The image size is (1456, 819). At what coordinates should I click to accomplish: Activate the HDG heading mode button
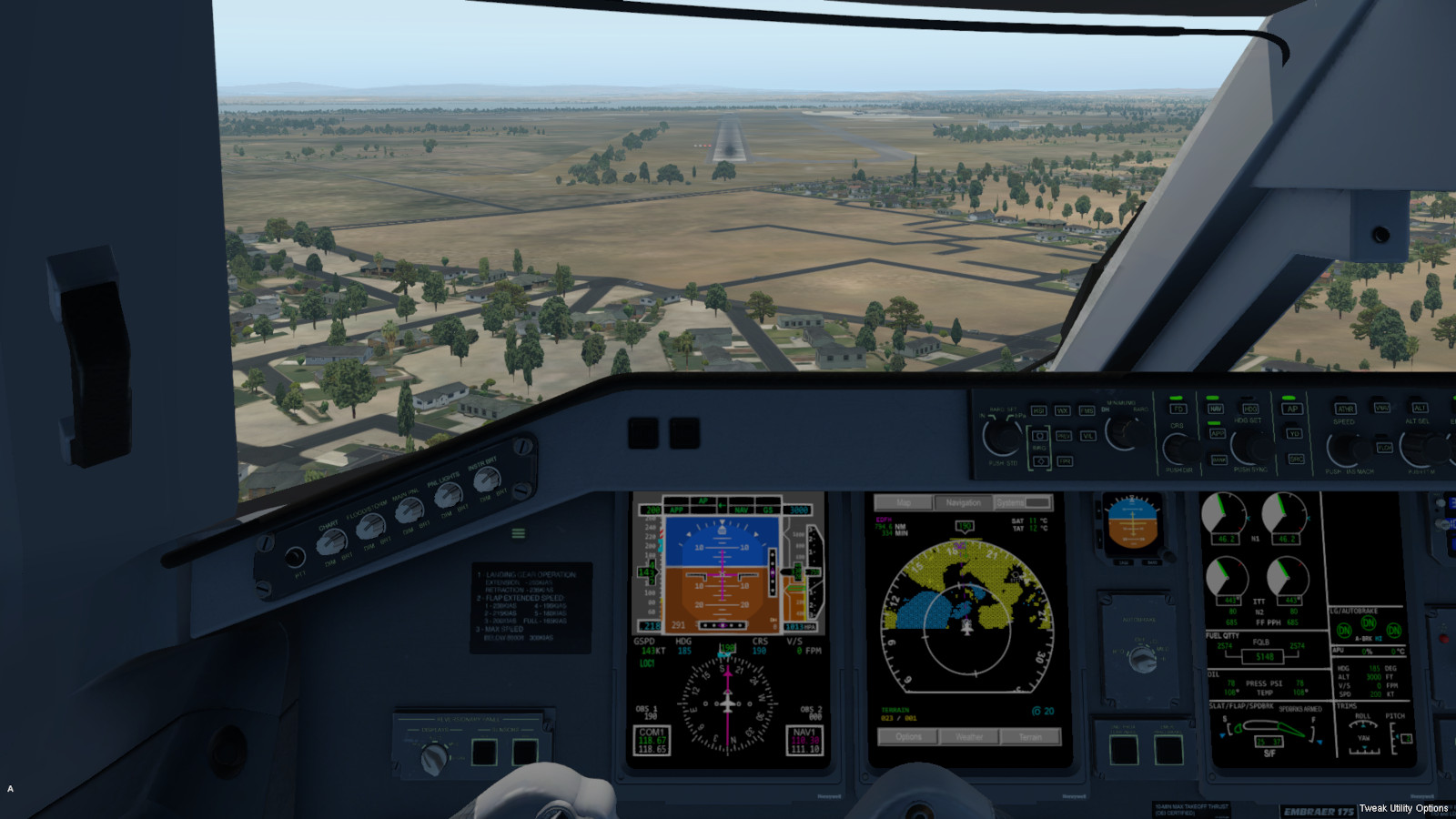1250,409
